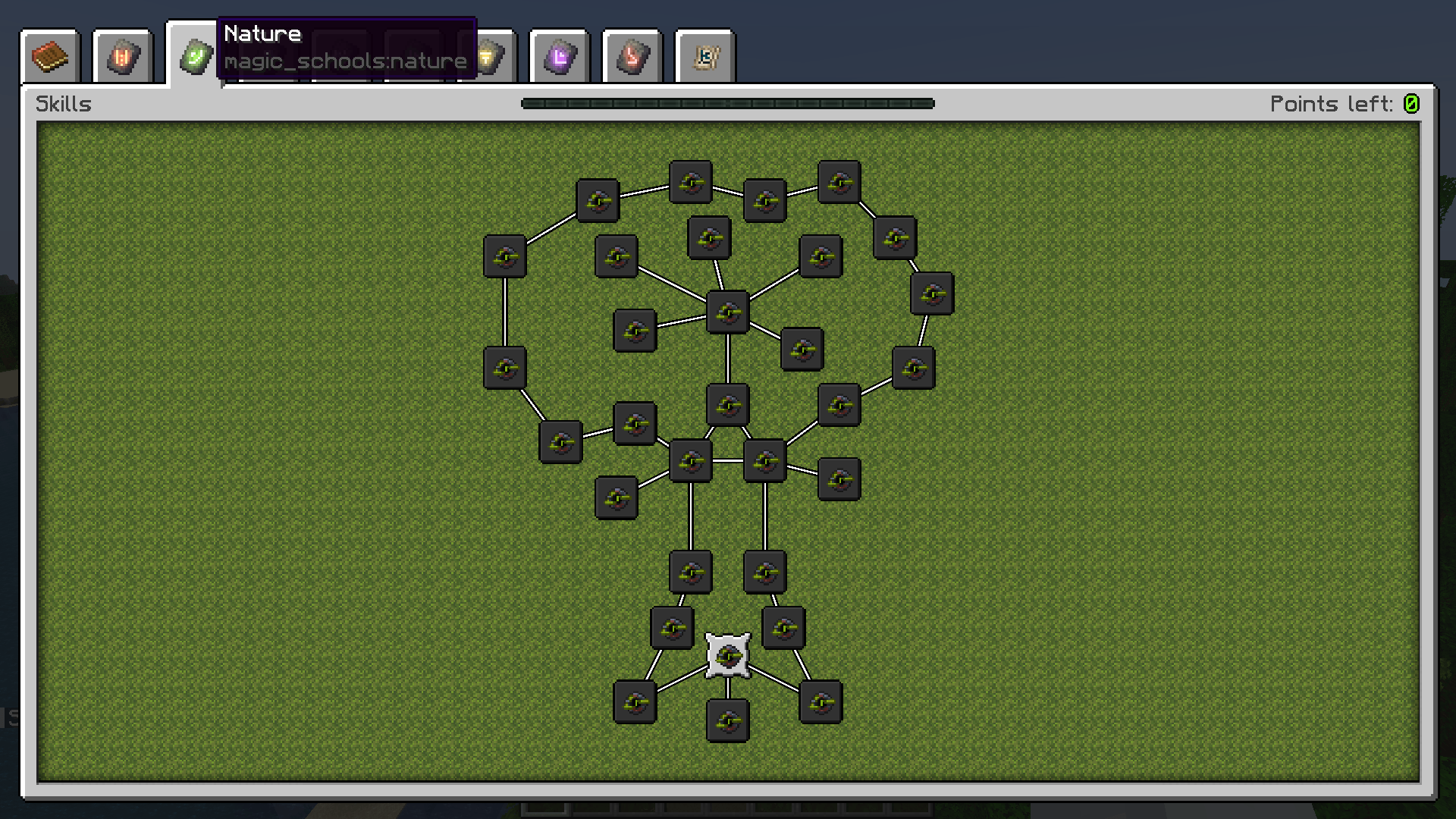1456x819 pixels.
Task: Click the skill node connected left of the central hub
Action: [x=635, y=330]
